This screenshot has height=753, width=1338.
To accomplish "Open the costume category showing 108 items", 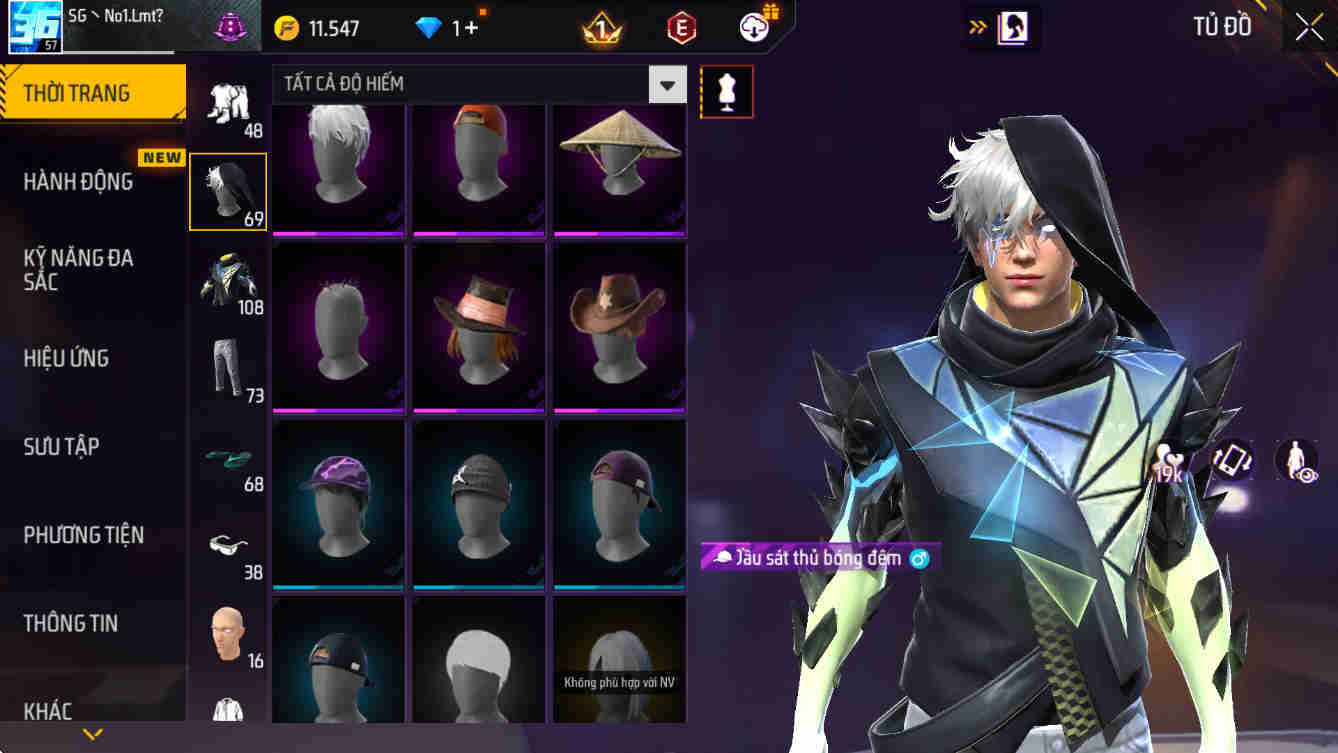I will tap(227, 281).
